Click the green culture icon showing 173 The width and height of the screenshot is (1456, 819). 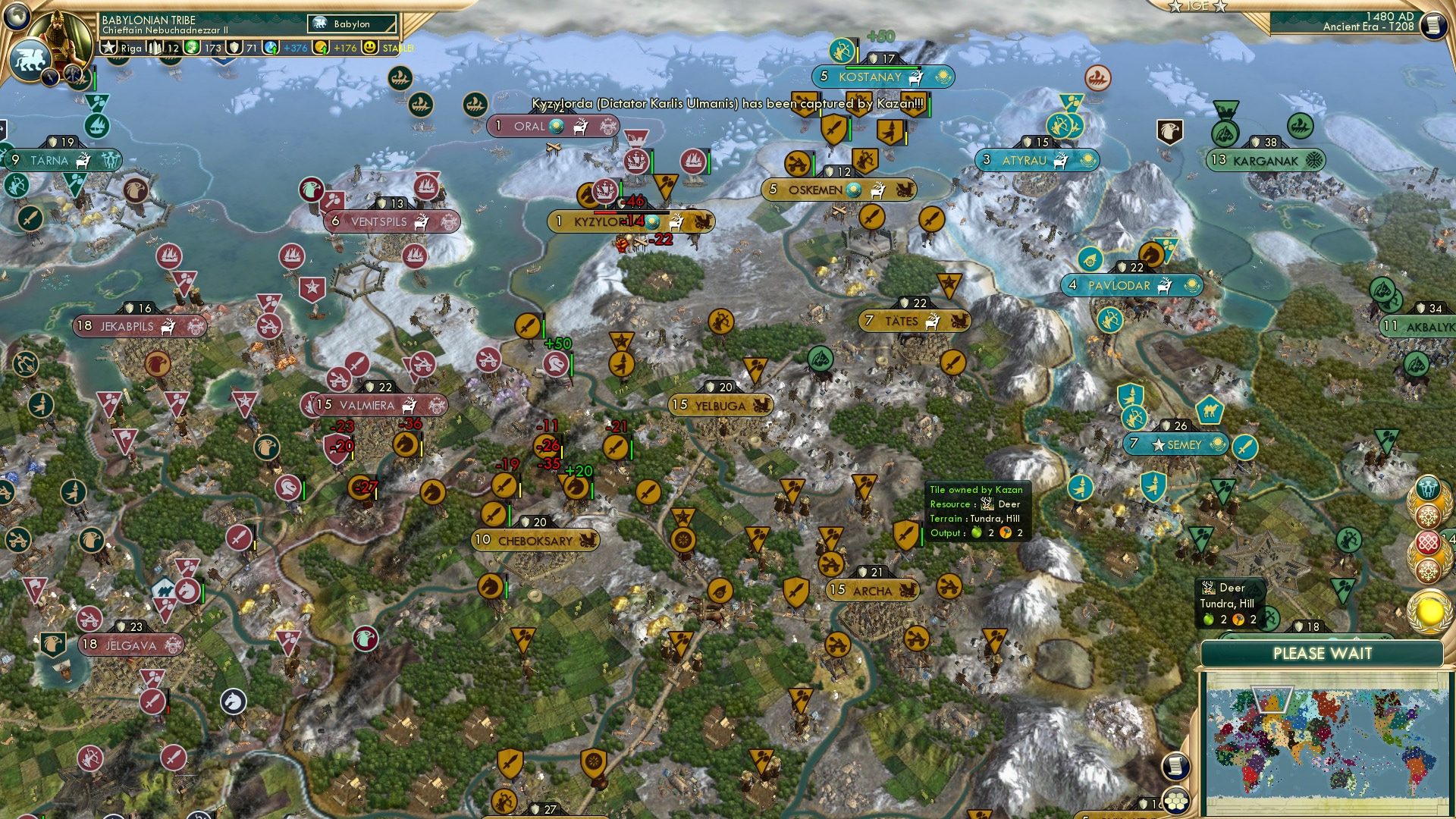point(193,48)
